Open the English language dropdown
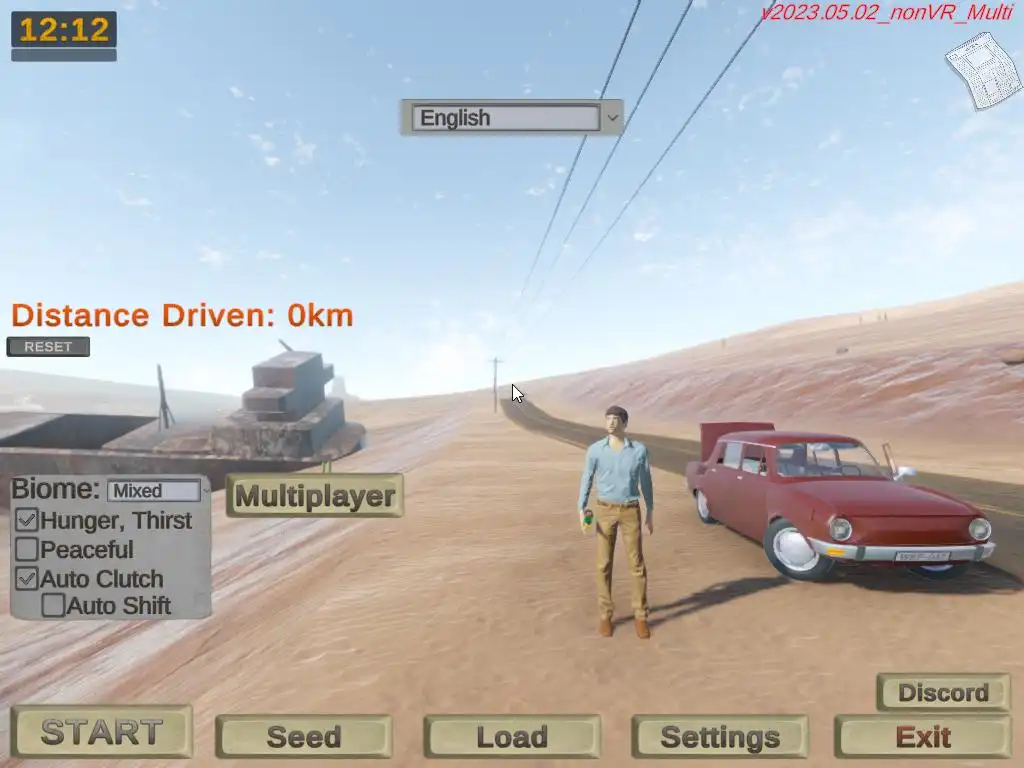This screenshot has width=1024, height=768. coord(511,118)
